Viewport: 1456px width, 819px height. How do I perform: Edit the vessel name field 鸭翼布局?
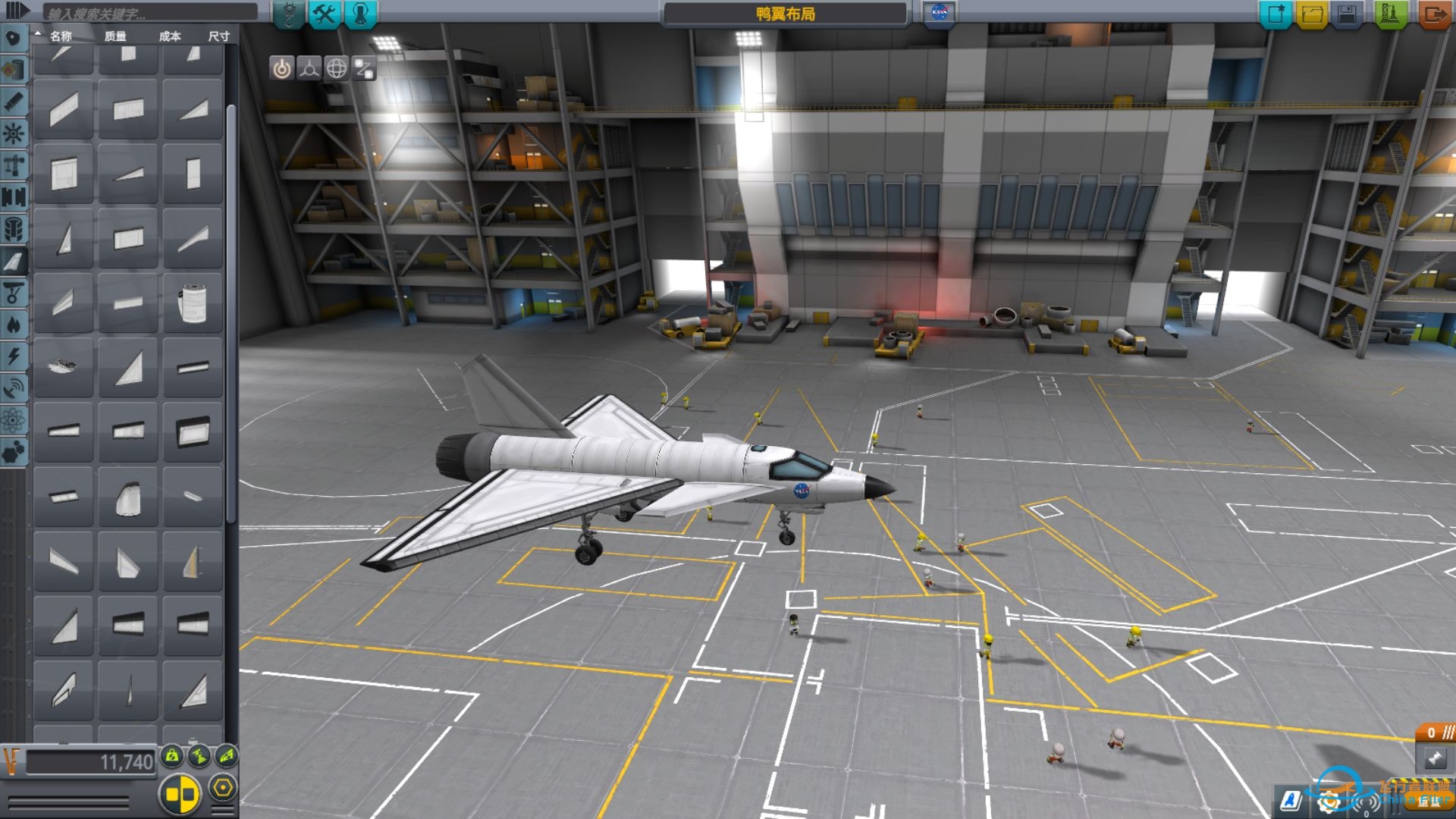[785, 14]
